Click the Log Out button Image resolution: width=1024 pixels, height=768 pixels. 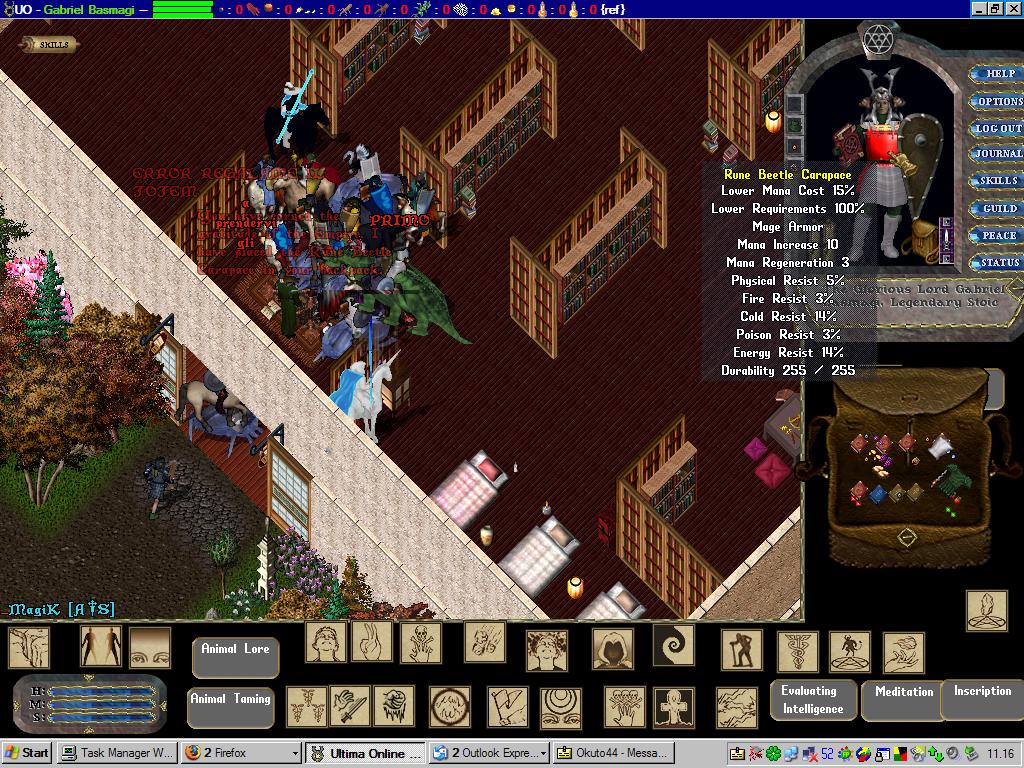[x=997, y=128]
